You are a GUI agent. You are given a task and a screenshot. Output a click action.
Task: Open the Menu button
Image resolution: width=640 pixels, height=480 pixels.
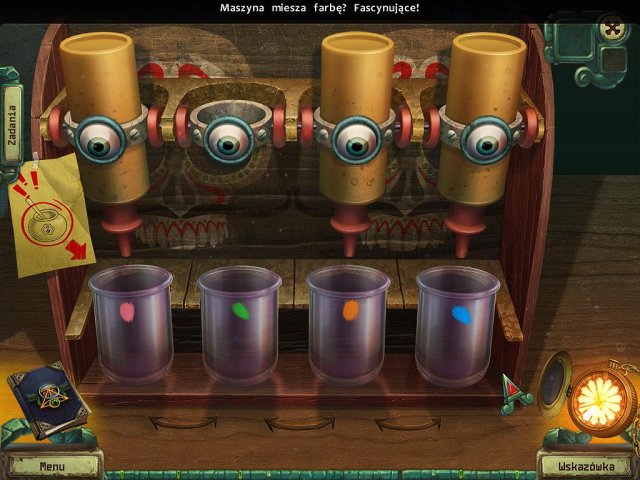[x=52, y=465]
